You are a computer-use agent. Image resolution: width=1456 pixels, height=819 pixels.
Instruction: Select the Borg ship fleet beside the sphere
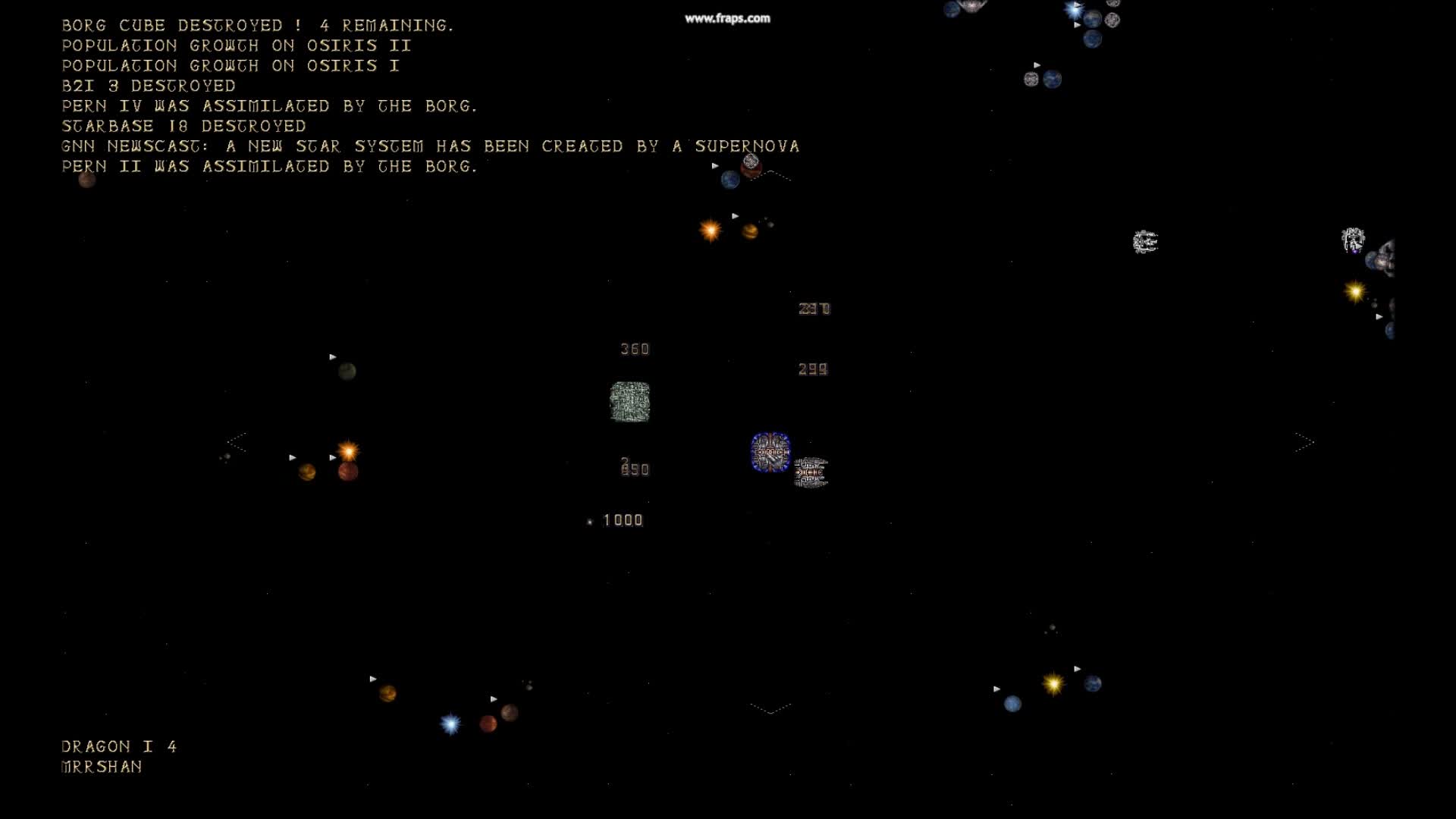coord(811,472)
